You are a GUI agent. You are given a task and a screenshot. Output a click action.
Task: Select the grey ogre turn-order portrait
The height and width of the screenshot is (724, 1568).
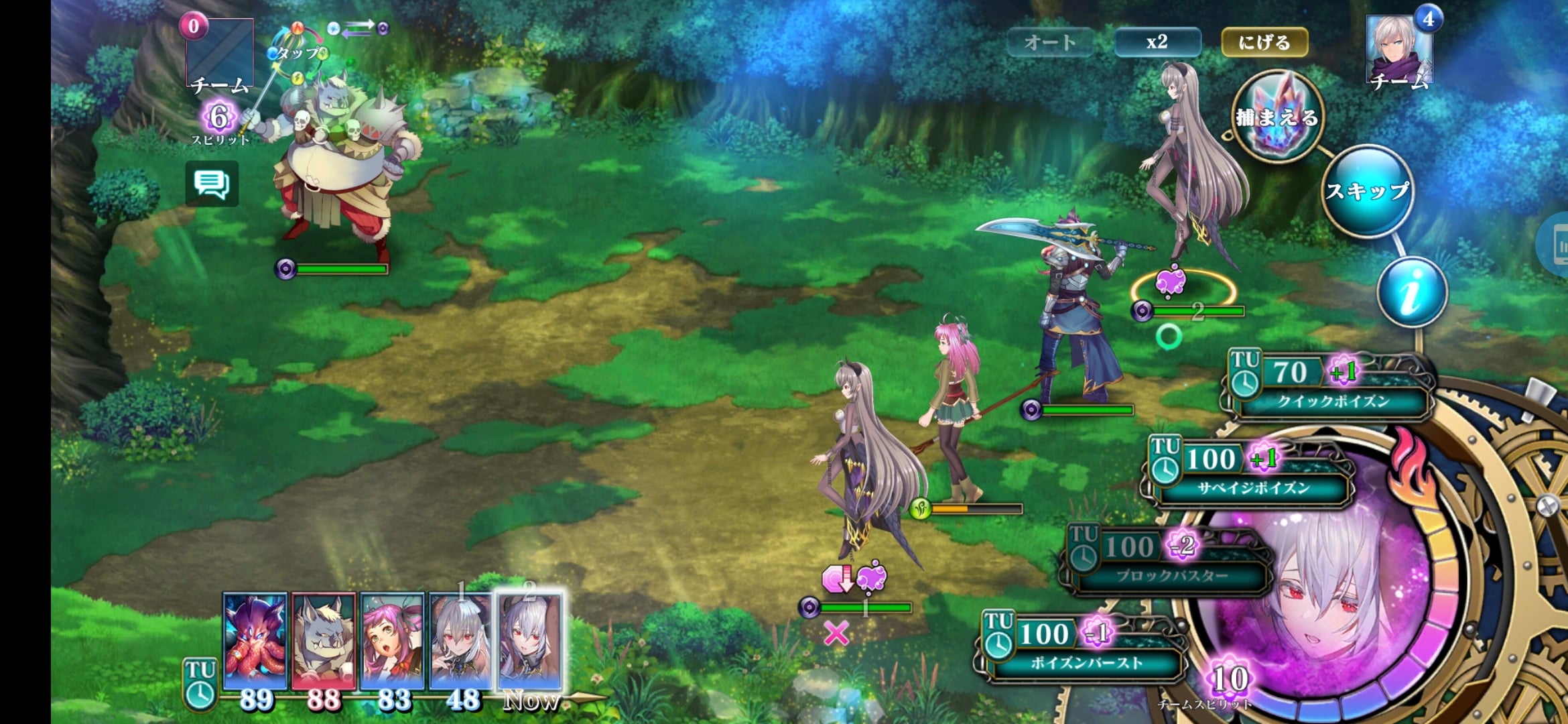click(324, 642)
